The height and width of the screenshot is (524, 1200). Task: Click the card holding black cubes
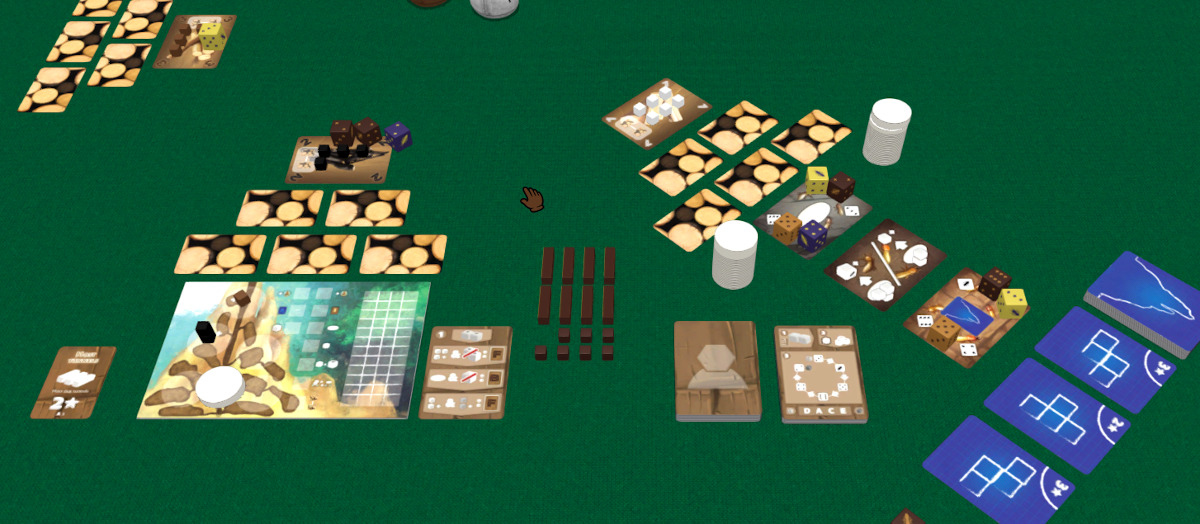pos(338,158)
